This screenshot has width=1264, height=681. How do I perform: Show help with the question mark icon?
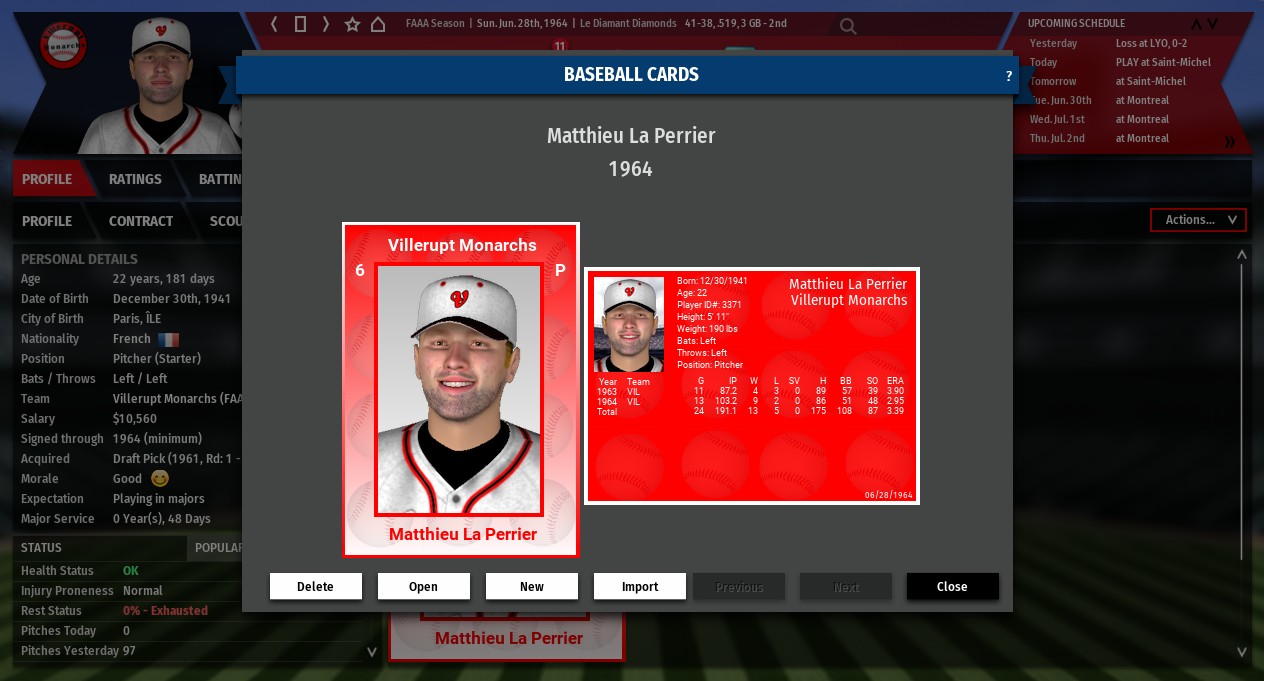coord(1008,76)
